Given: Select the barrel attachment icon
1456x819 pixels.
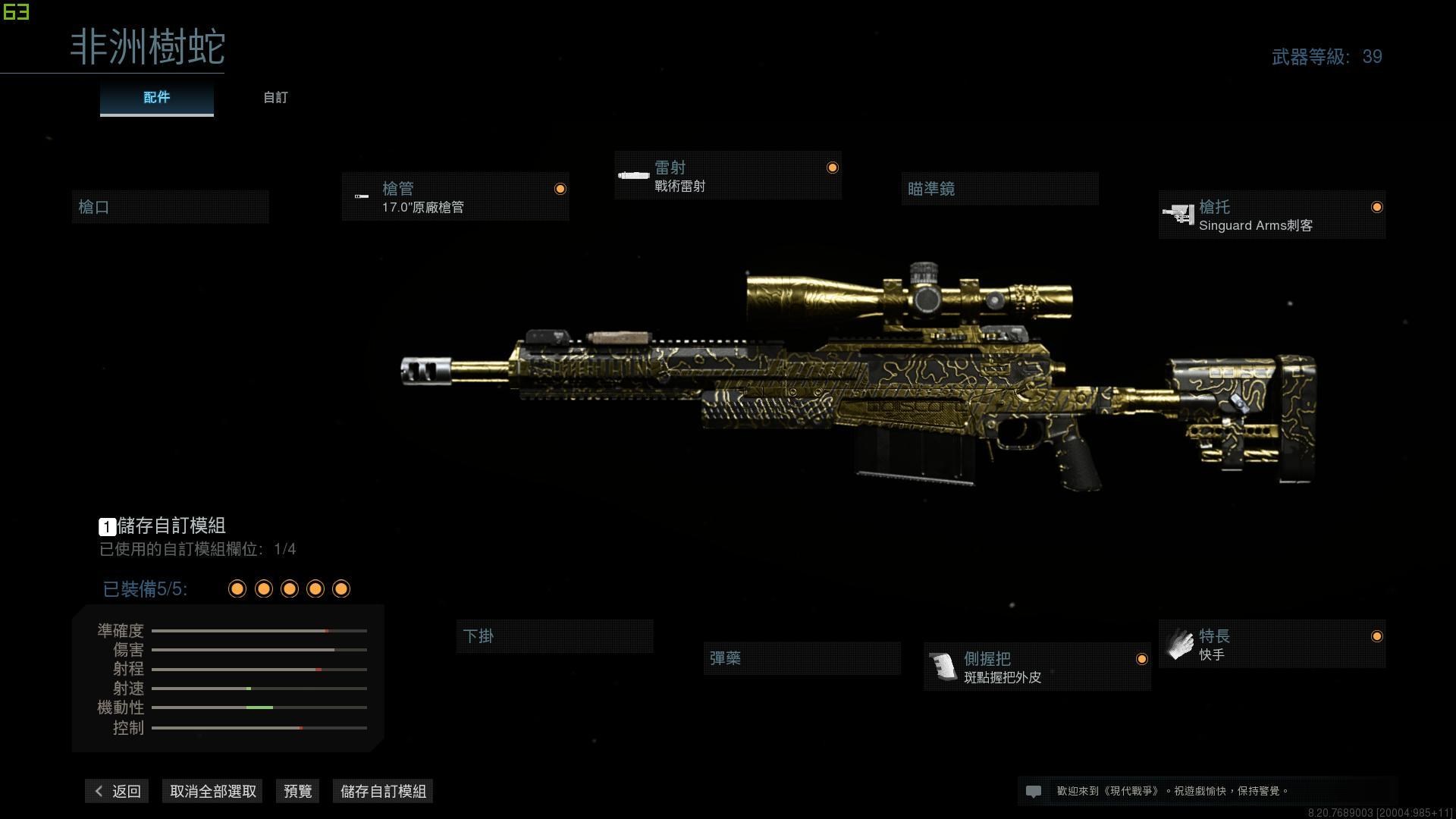Looking at the screenshot, I should pyautogui.click(x=361, y=197).
